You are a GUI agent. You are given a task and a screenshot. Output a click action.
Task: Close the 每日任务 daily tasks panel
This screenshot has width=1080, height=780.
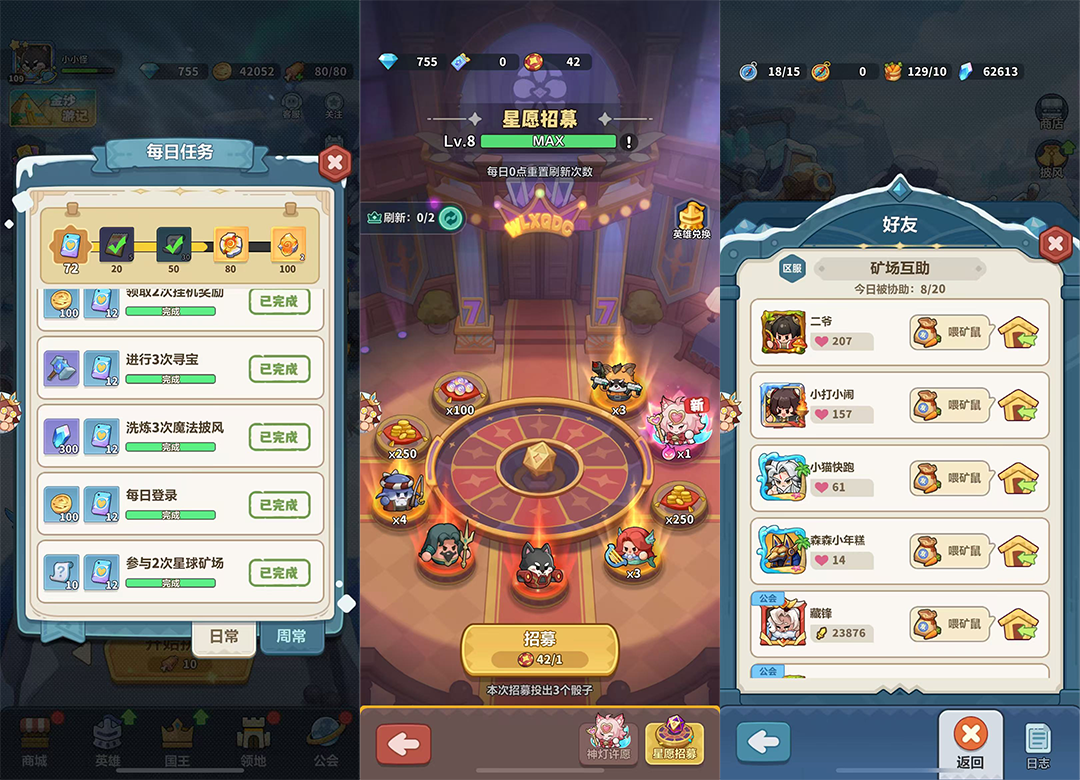335,162
